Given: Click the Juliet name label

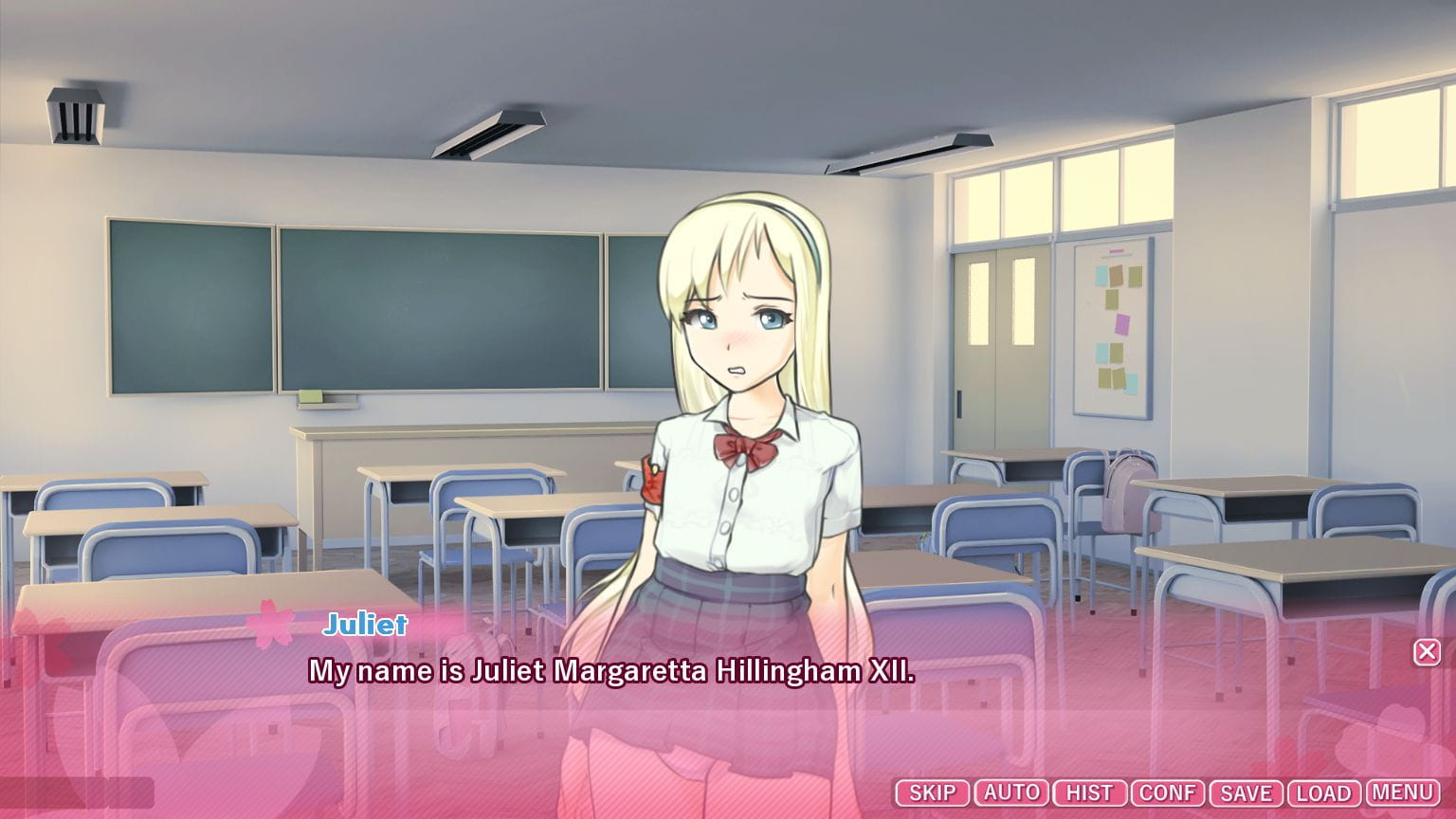Looking at the screenshot, I should [x=366, y=624].
